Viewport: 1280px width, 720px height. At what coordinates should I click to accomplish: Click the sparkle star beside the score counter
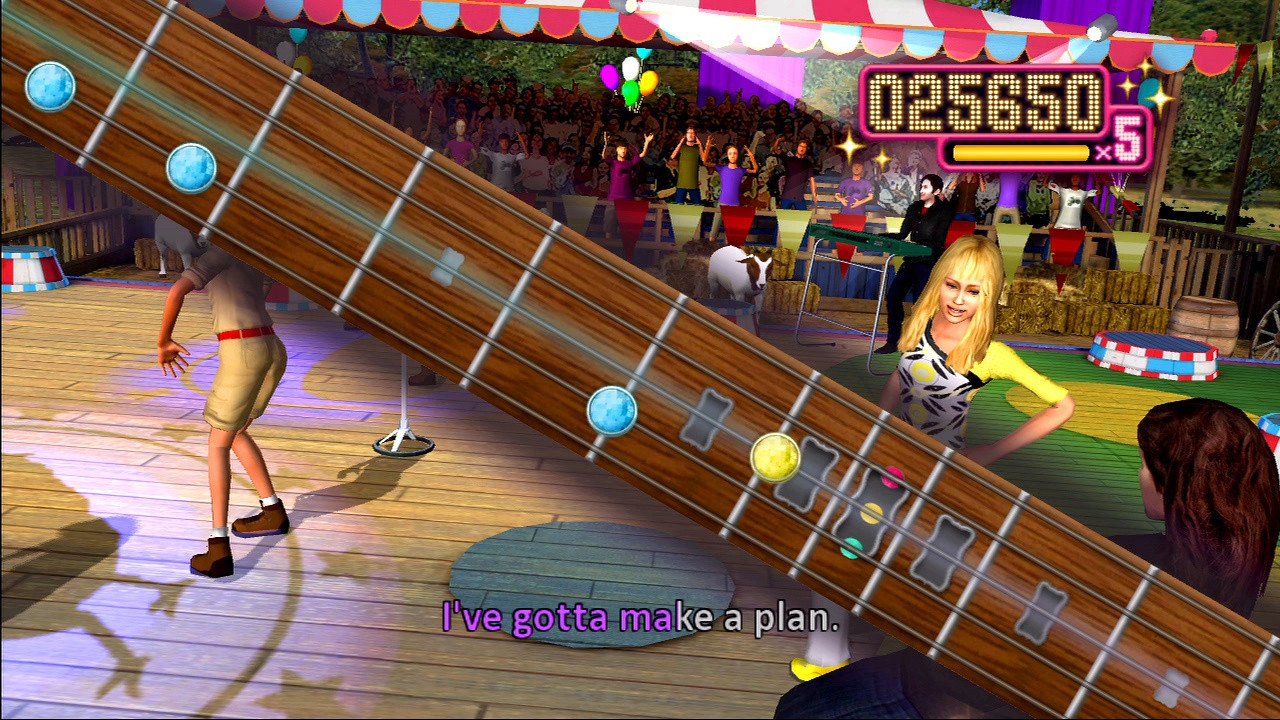851,148
